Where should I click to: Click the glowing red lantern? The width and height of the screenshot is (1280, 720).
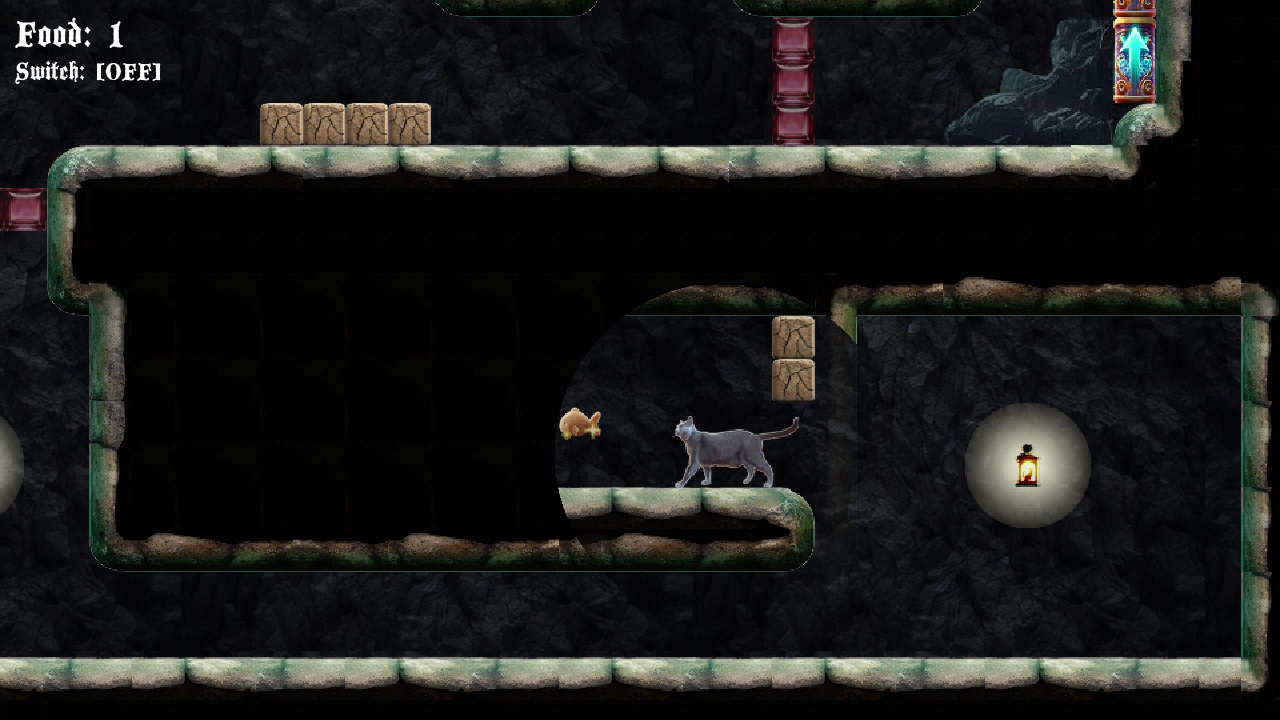[x=1030, y=465]
